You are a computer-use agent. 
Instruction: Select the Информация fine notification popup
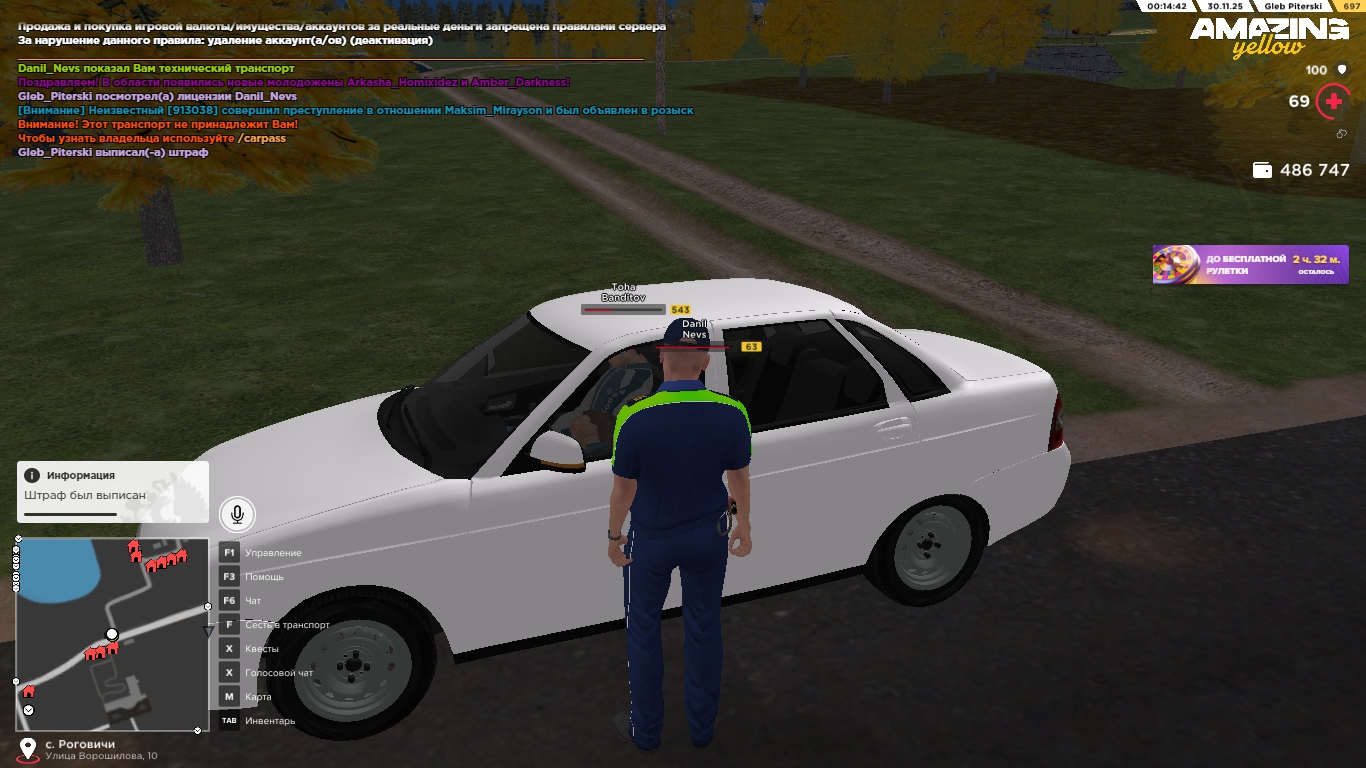113,491
